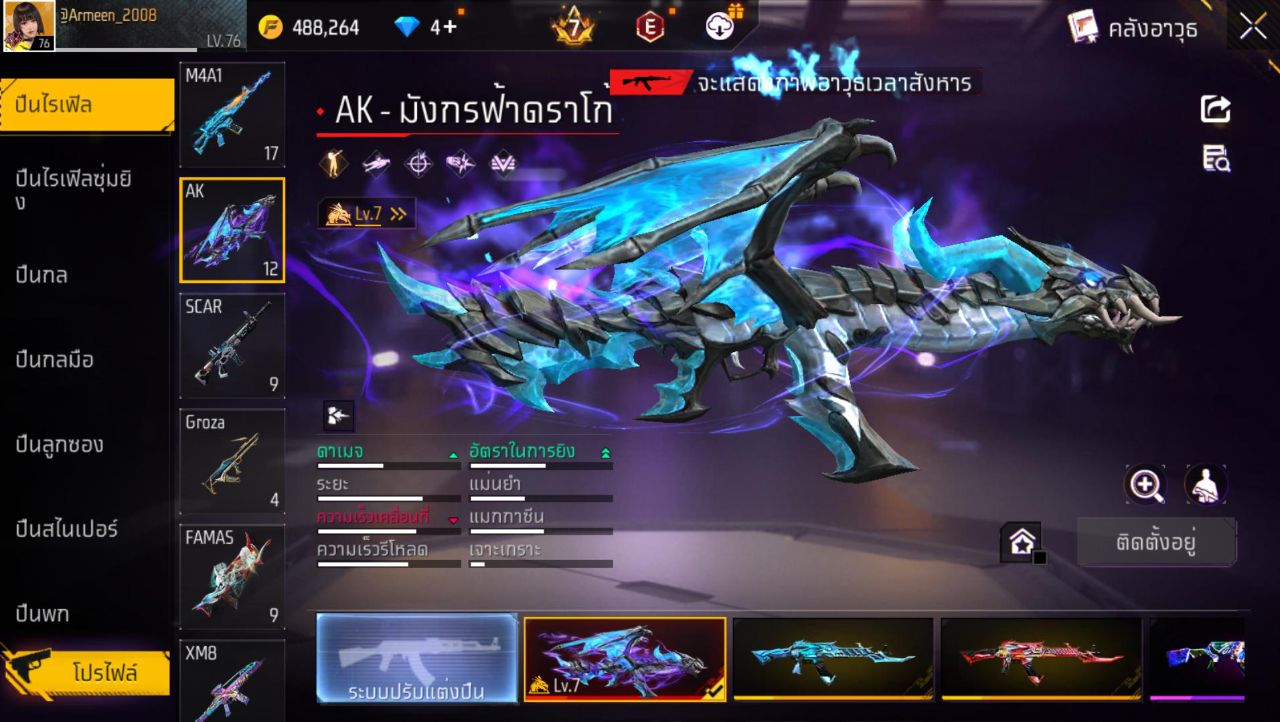Close the weapon screen with the X

(x=1253, y=27)
